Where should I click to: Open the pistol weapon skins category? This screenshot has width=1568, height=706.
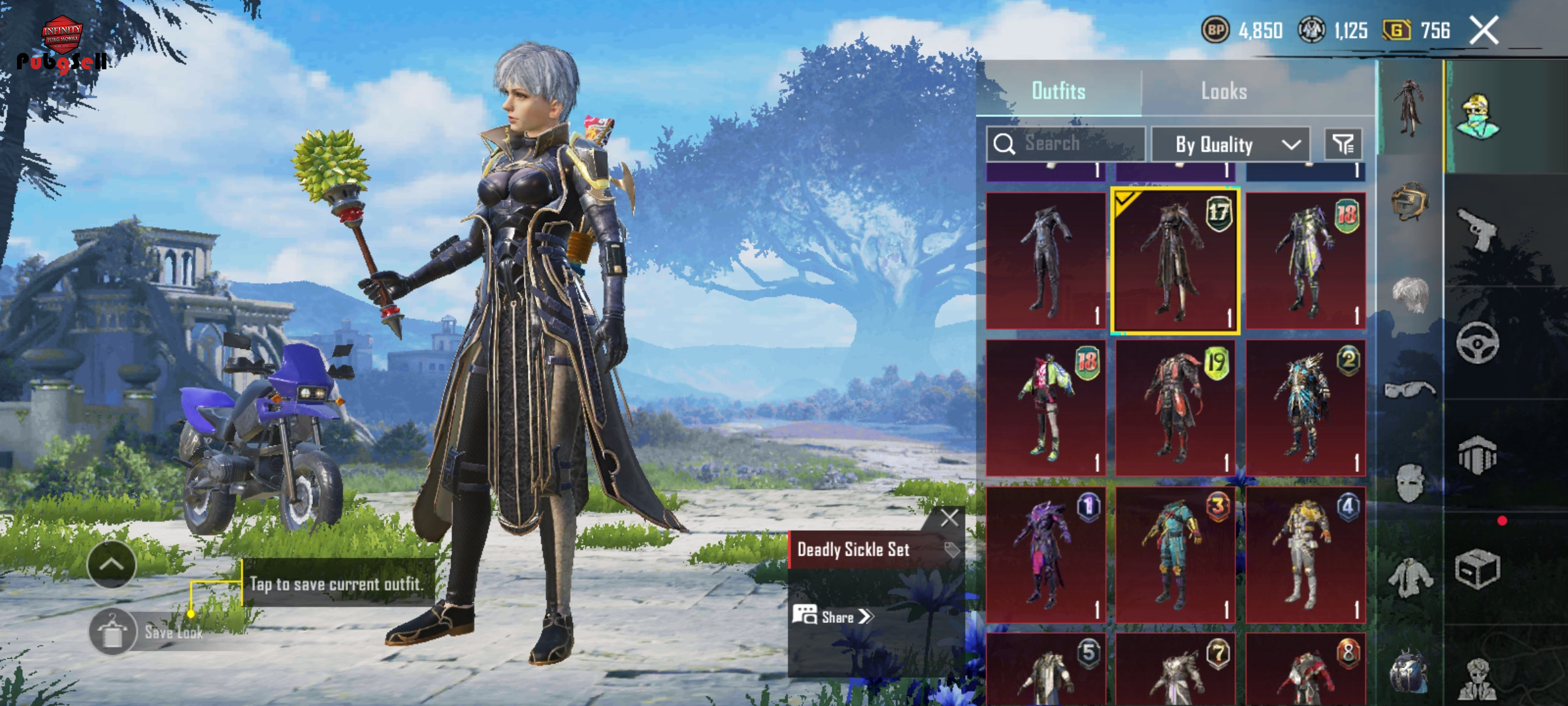pyautogui.click(x=1477, y=229)
